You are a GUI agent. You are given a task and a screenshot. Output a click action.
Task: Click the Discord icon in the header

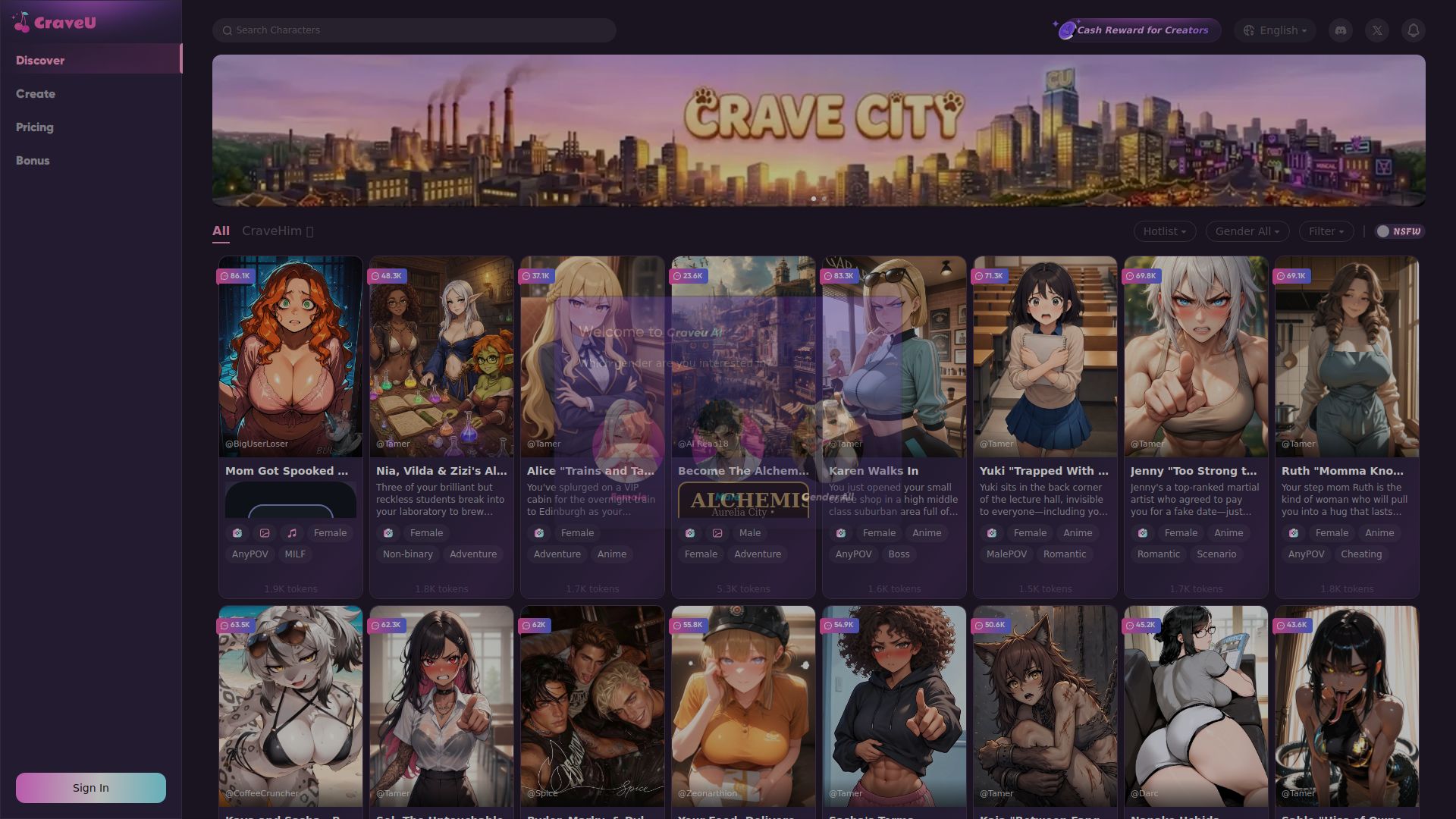tap(1340, 30)
